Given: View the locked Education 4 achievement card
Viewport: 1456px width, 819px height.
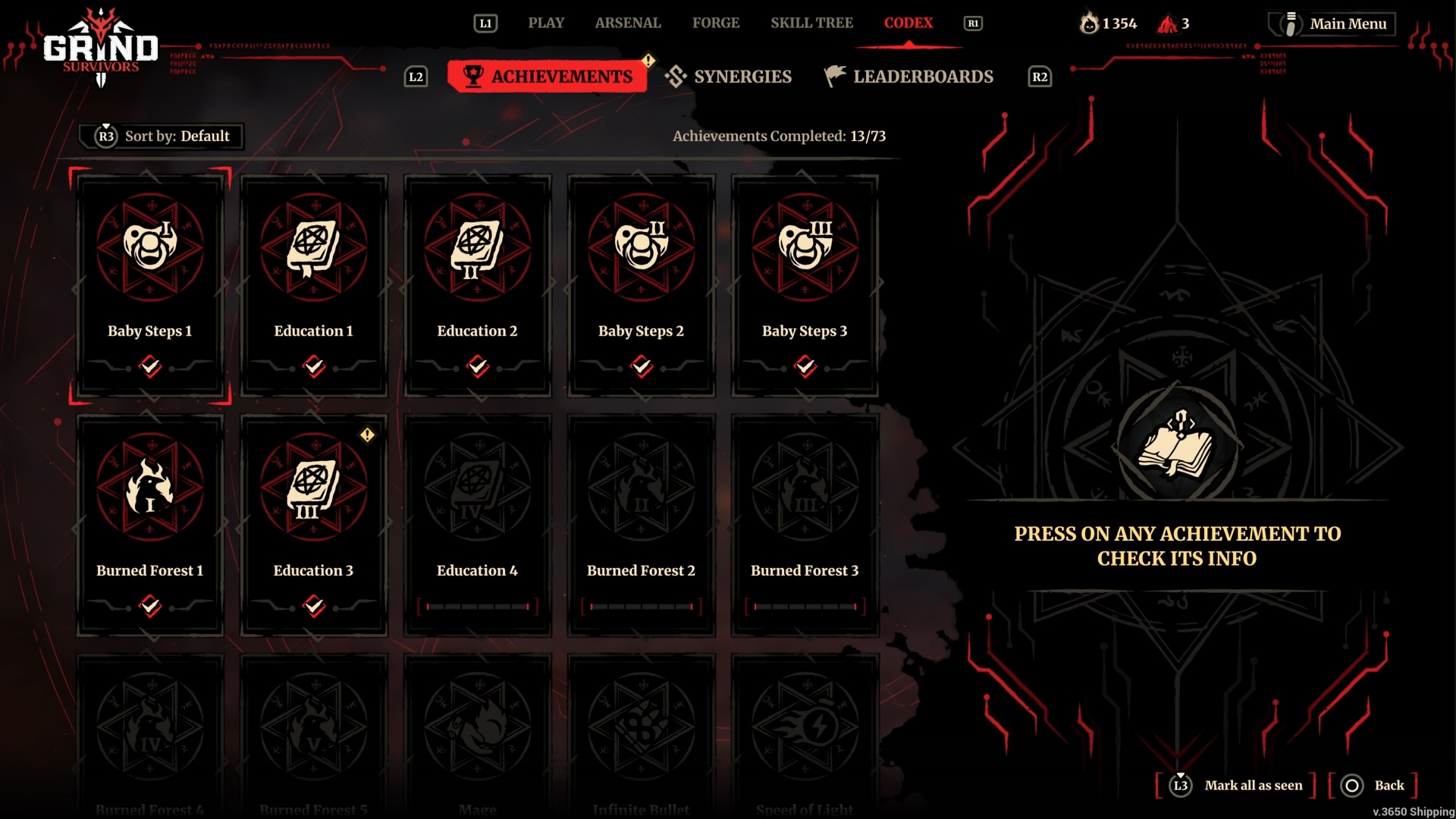Looking at the screenshot, I should coord(478,525).
